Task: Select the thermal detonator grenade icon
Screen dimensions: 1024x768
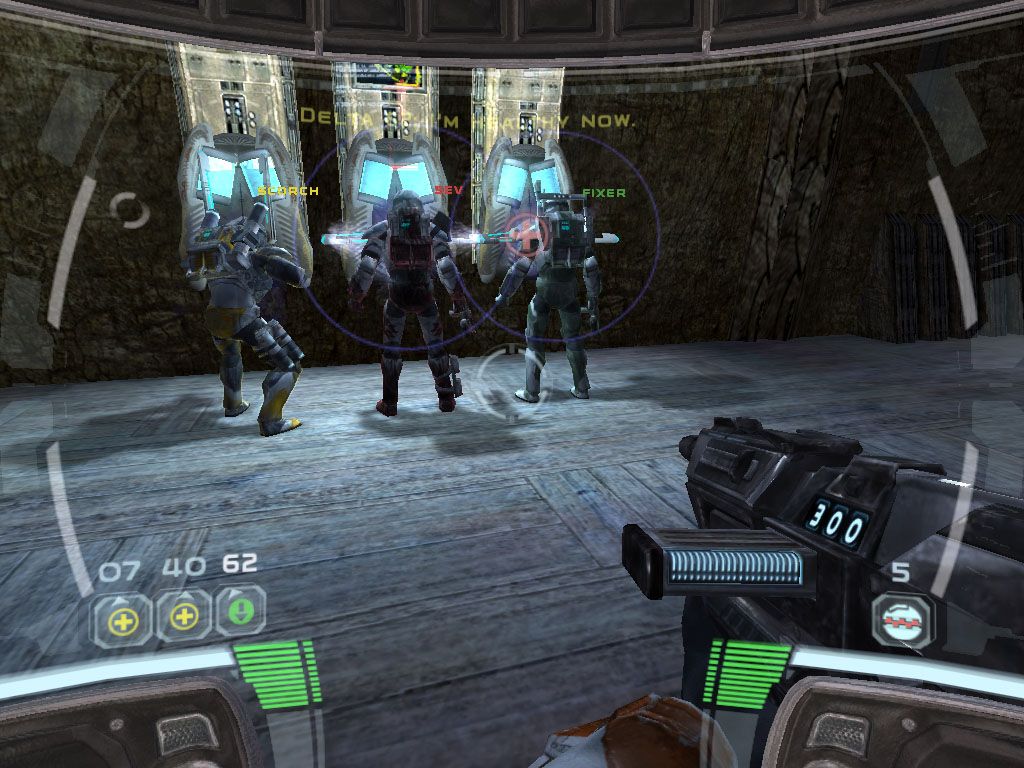Action: coord(901,621)
